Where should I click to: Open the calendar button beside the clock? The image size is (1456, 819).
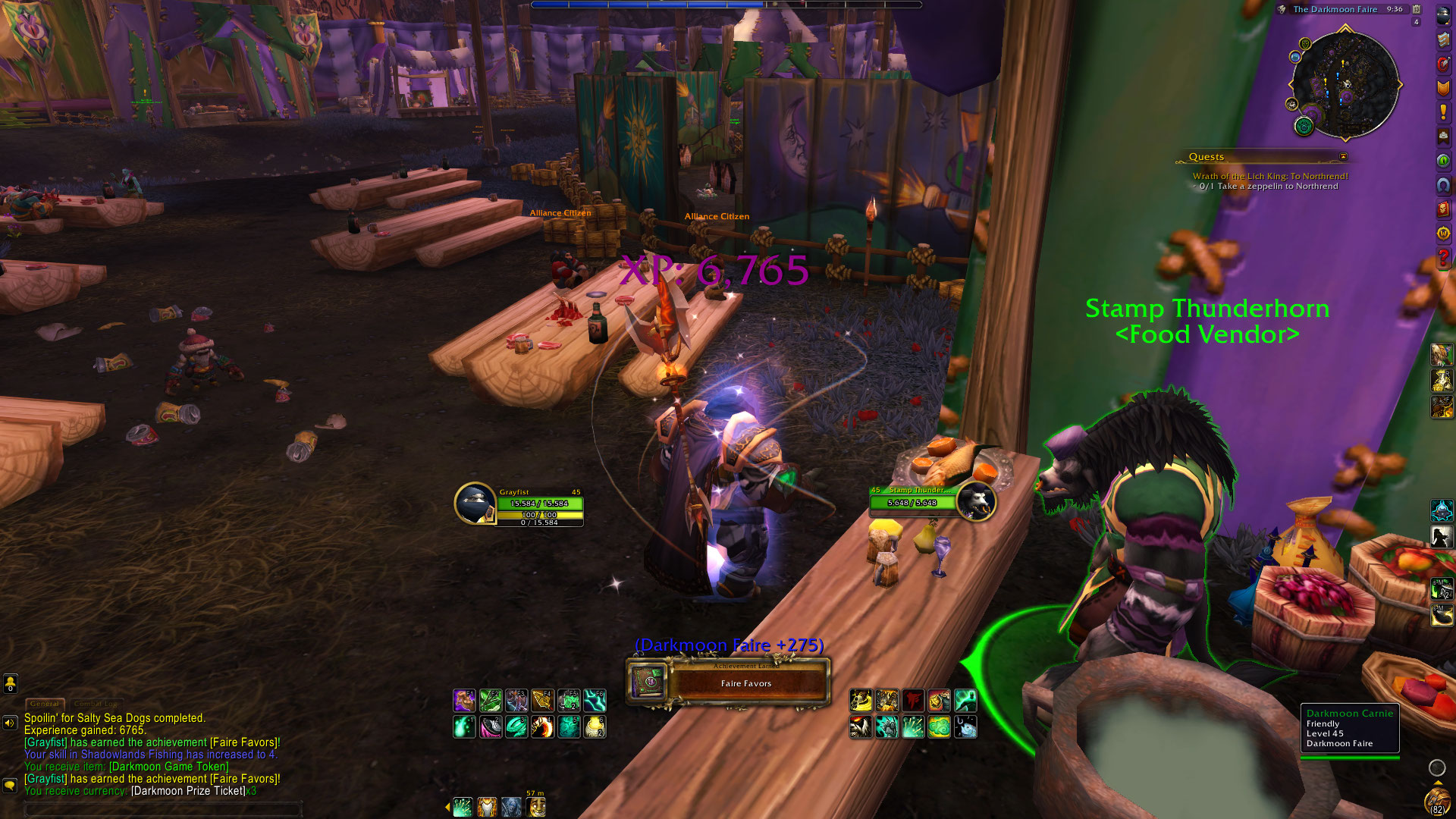pyautogui.click(x=1416, y=9)
